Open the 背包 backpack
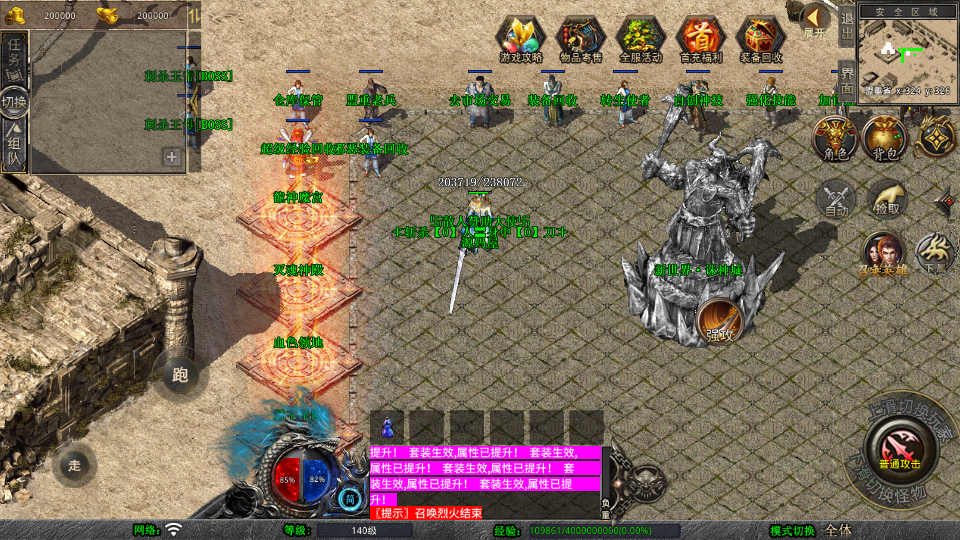The image size is (960, 540). [x=883, y=138]
